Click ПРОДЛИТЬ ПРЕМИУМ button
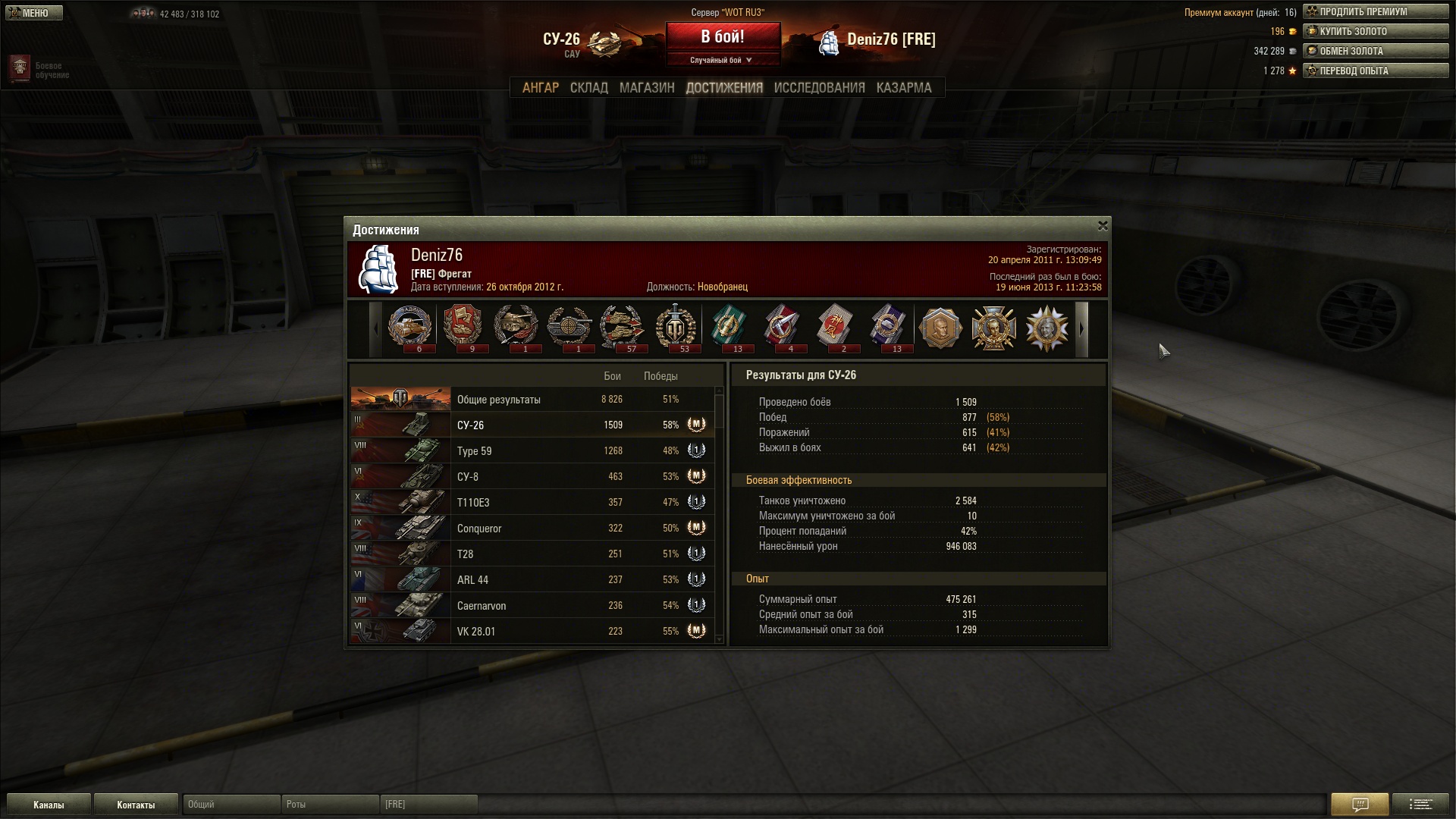This screenshot has width=1456, height=819. (1375, 12)
